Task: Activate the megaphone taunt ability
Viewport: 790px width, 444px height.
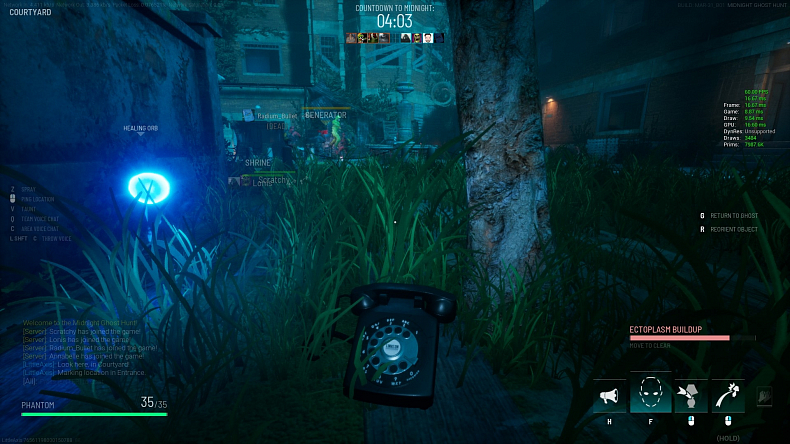Action: coord(609,396)
